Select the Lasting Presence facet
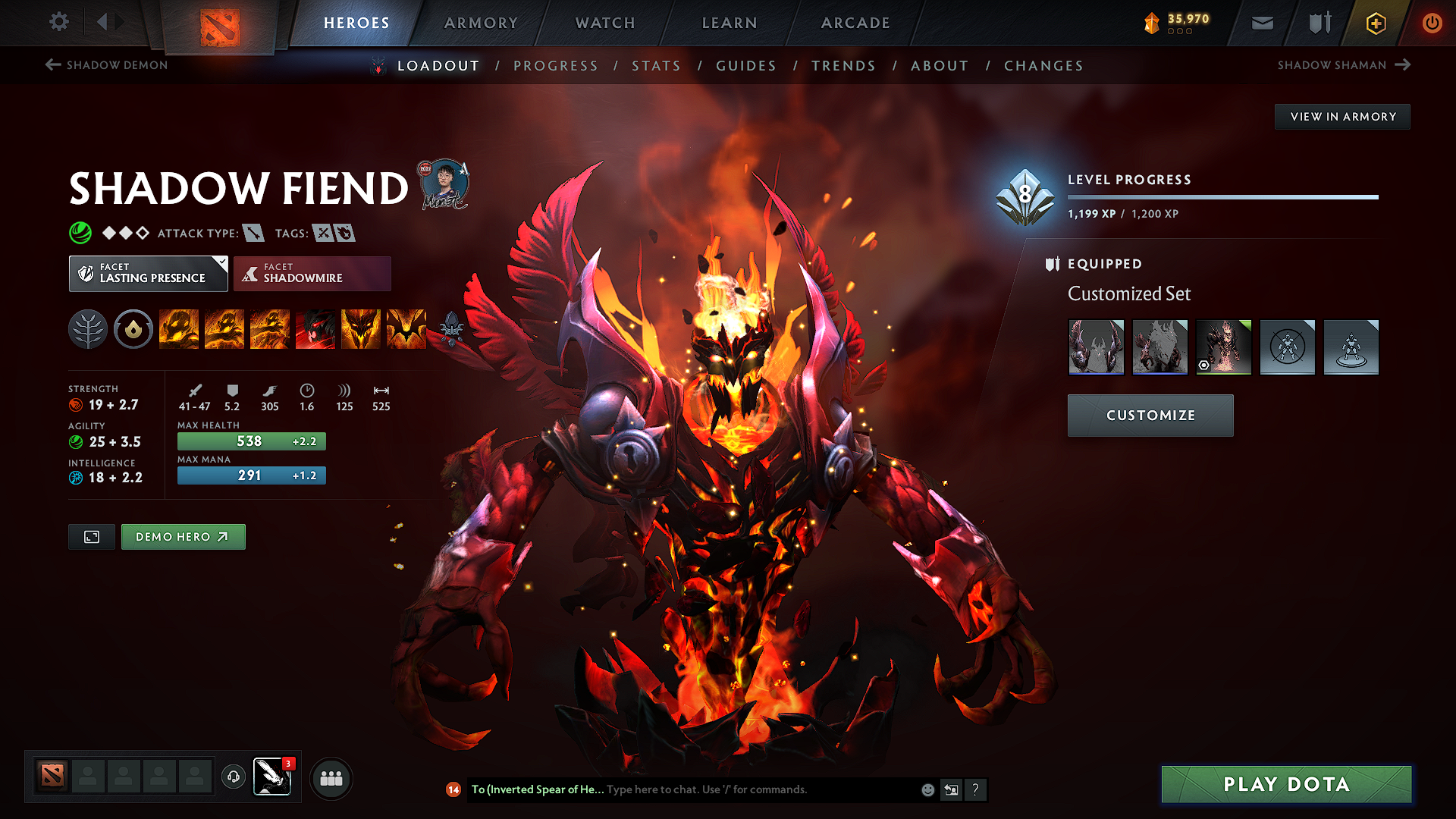 click(148, 273)
